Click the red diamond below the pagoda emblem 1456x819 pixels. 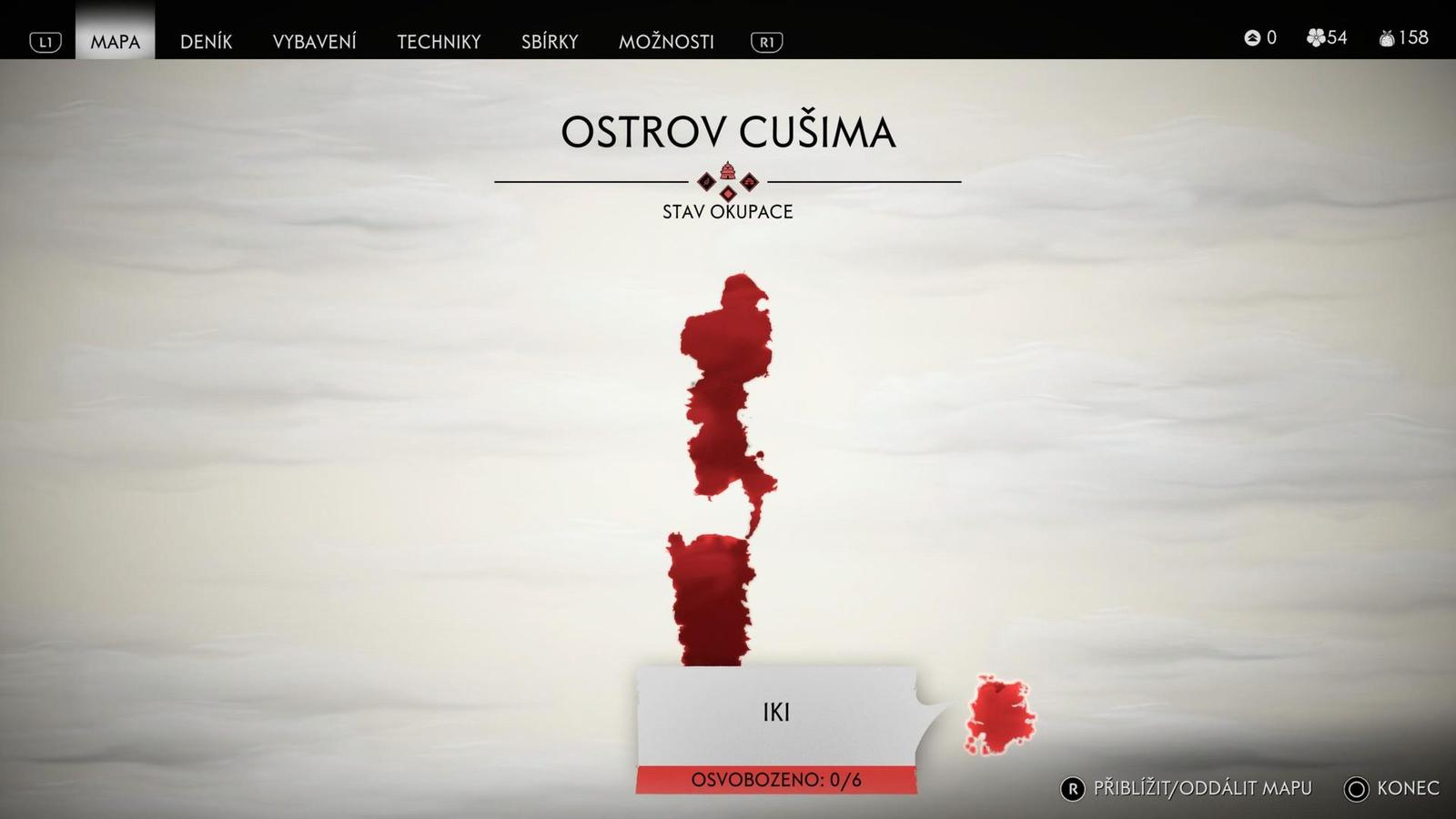[x=728, y=194]
